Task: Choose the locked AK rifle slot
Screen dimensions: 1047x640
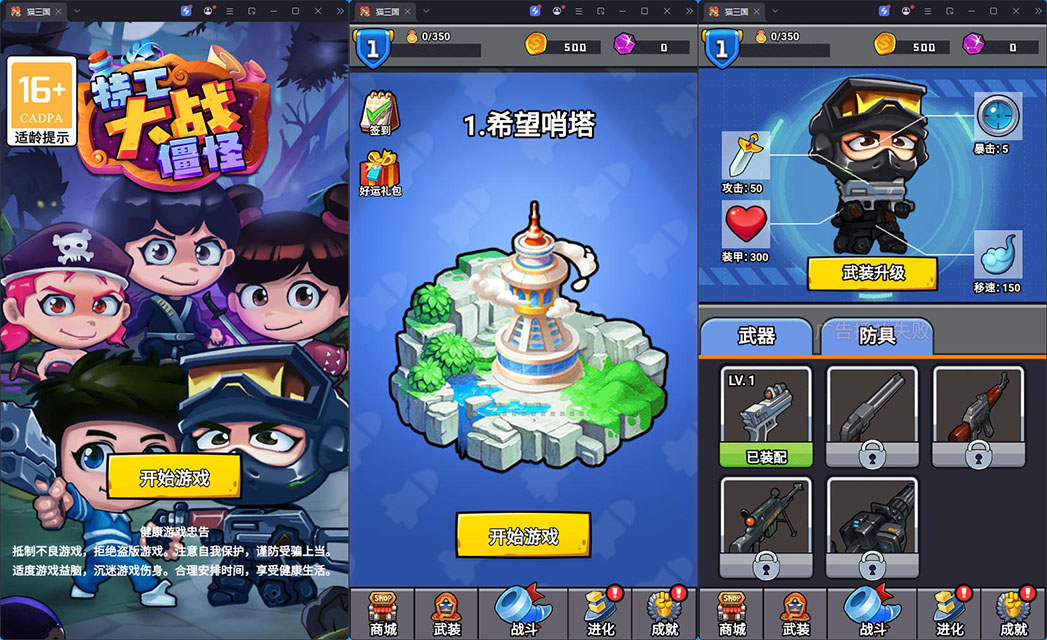Action: click(x=978, y=416)
